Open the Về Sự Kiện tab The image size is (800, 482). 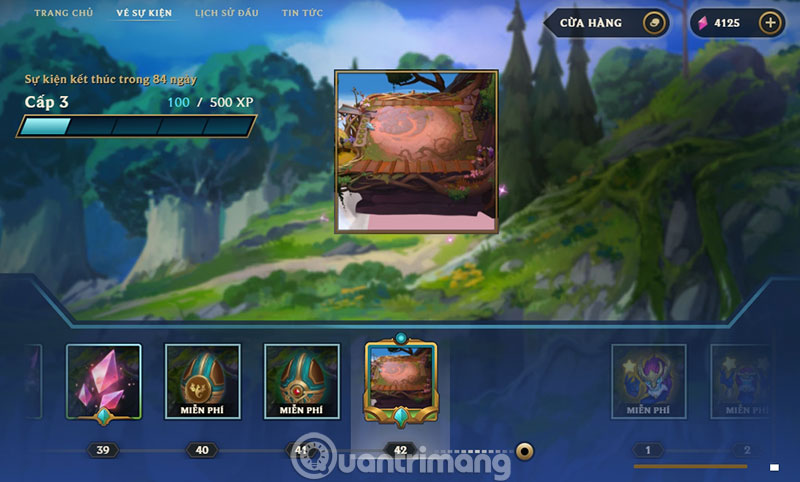(x=144, y=13)
